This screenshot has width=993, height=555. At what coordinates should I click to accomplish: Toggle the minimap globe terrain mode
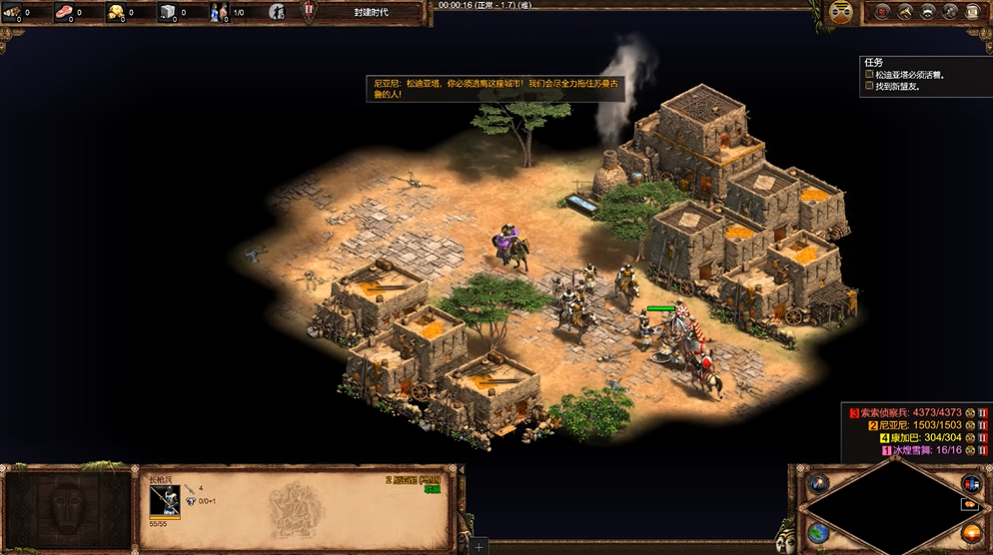[x=818, y=531]
